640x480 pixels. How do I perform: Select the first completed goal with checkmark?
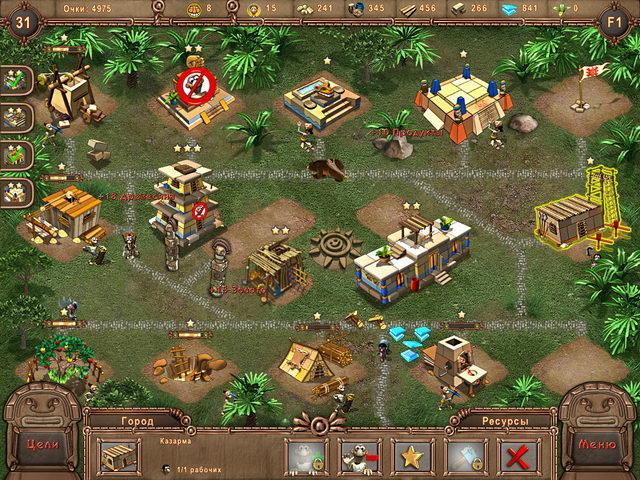pyautogui.click(x=16, y=81)
